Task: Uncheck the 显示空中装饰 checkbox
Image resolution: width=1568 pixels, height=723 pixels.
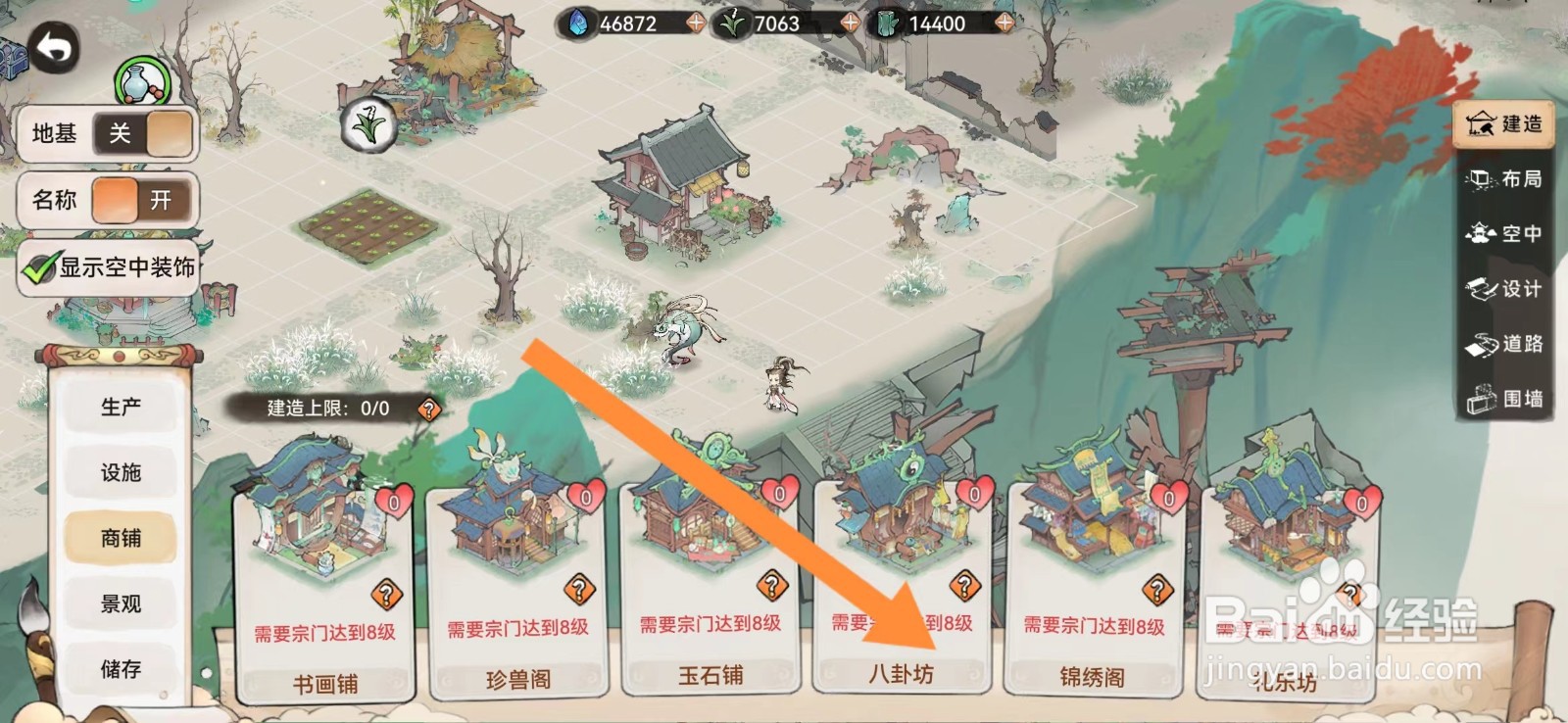Action: (40, 265)
